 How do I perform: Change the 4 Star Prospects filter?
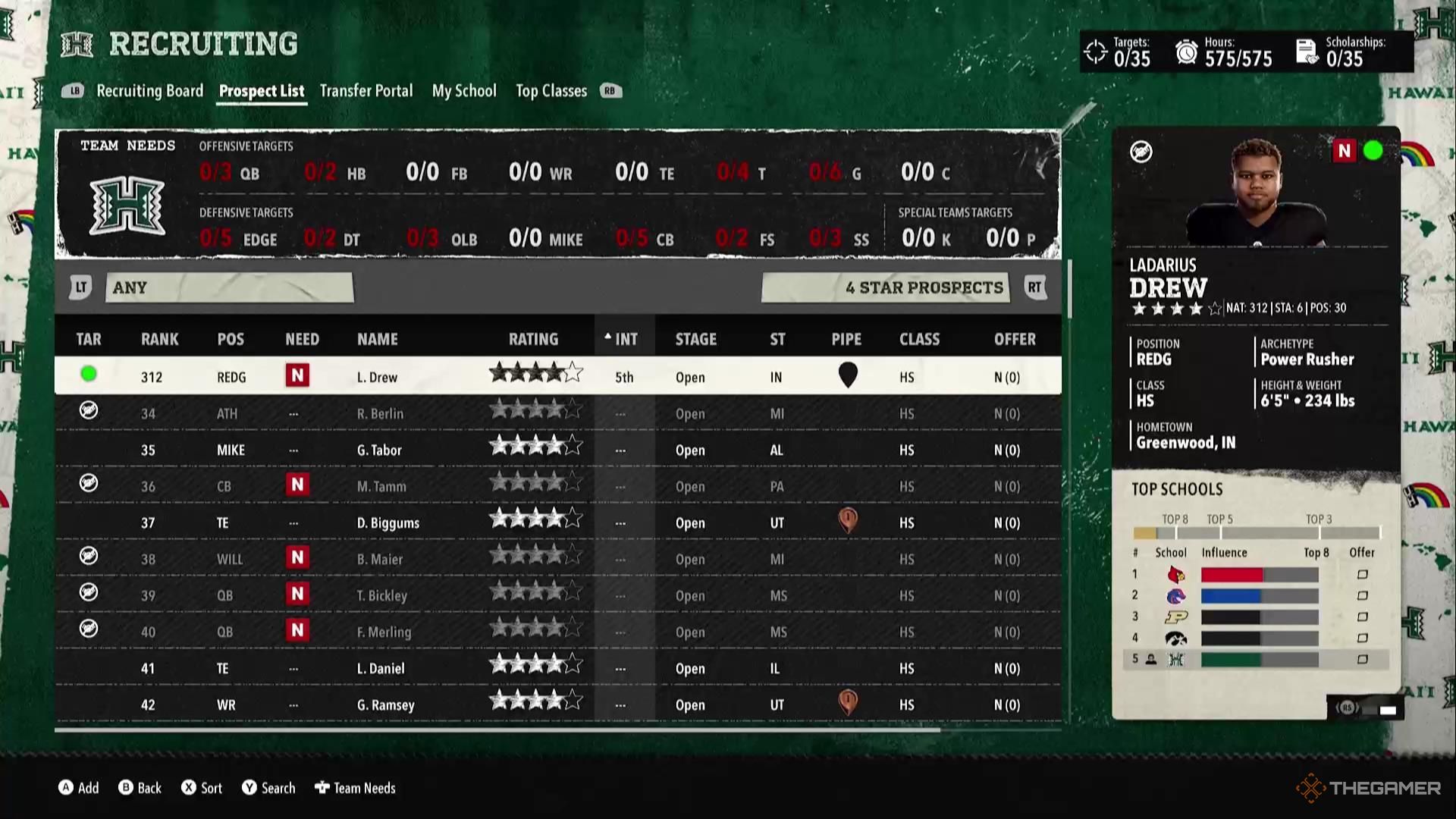(886, 287)
